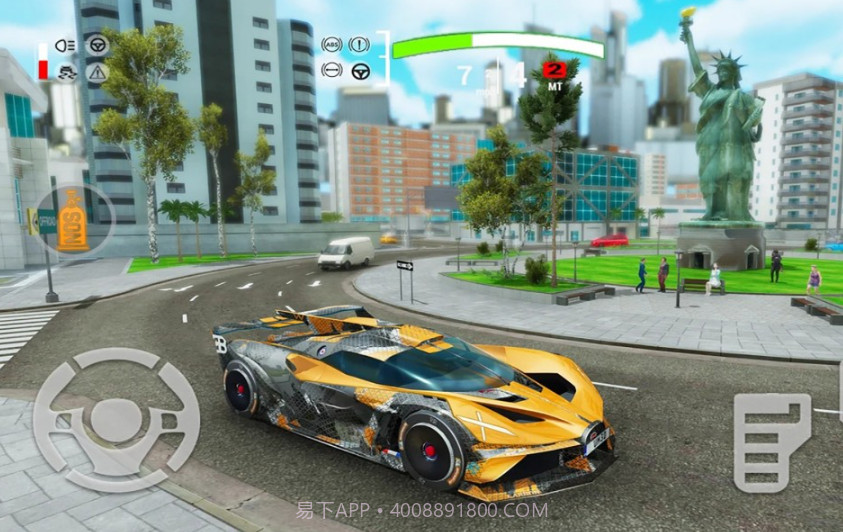Tap the pedal button at the bottom right

coord(771,441)
